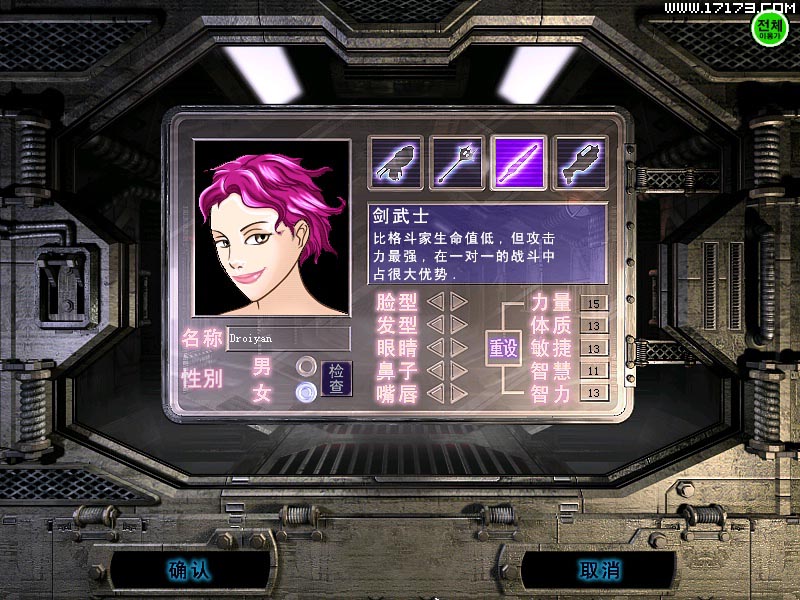The width and height of the screenshot is (800, 600).
Task: Choose previous hairstyle (发型)
Action: pos(436,324)
